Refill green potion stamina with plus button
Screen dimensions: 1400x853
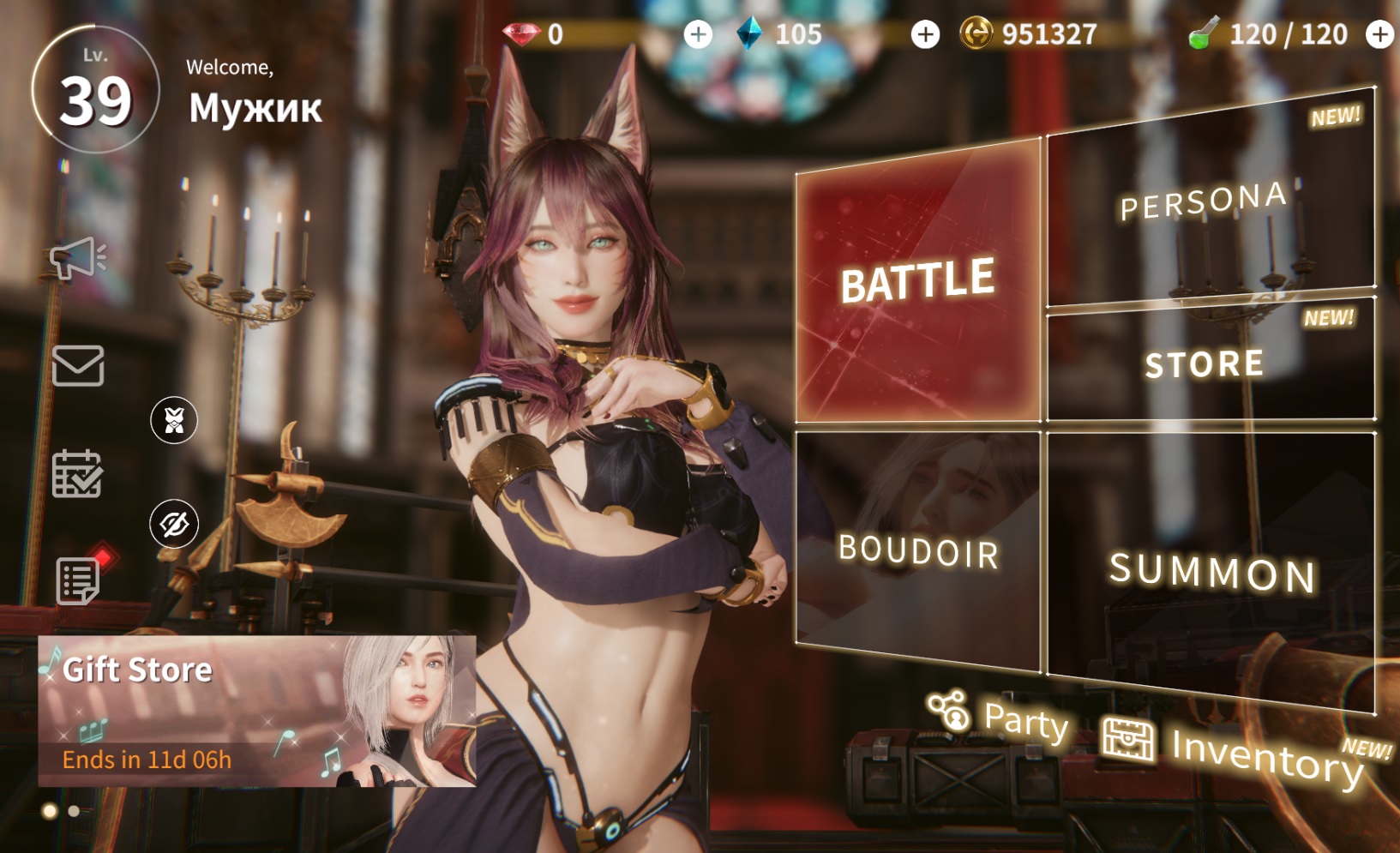(1379, 34)
